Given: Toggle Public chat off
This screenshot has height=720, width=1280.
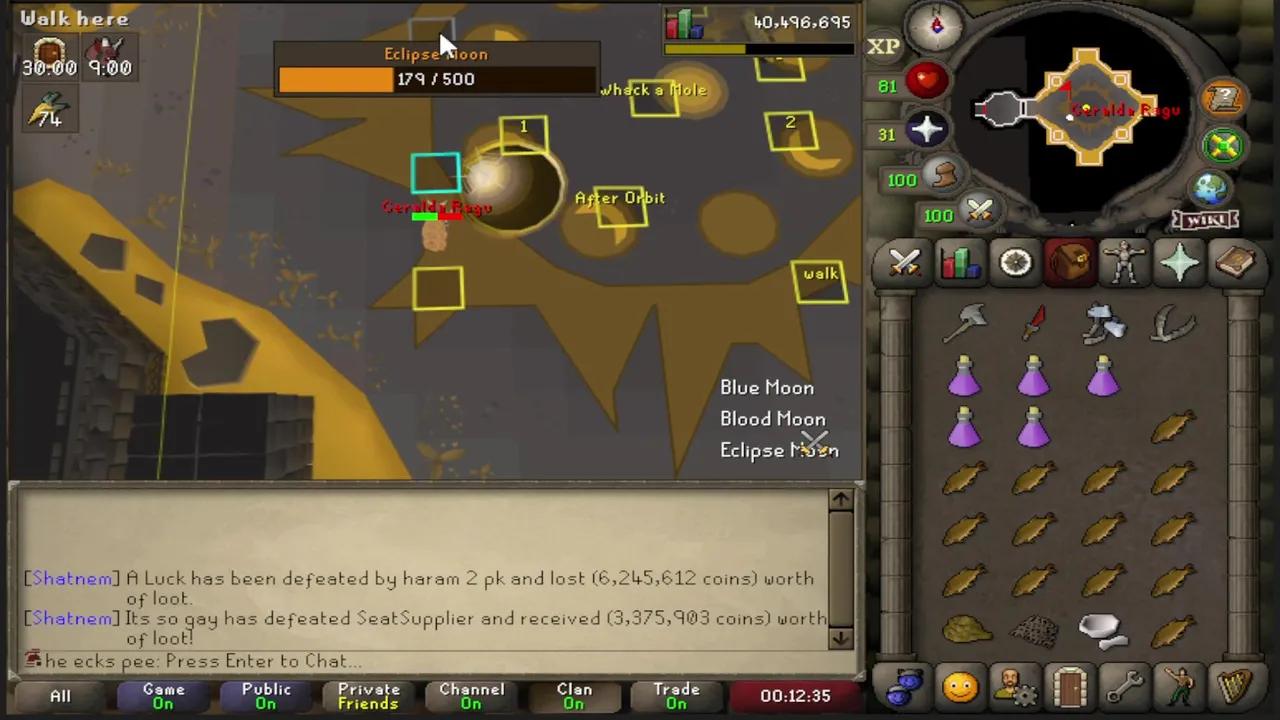Looking at the screenshot, I should coord(265,695).
